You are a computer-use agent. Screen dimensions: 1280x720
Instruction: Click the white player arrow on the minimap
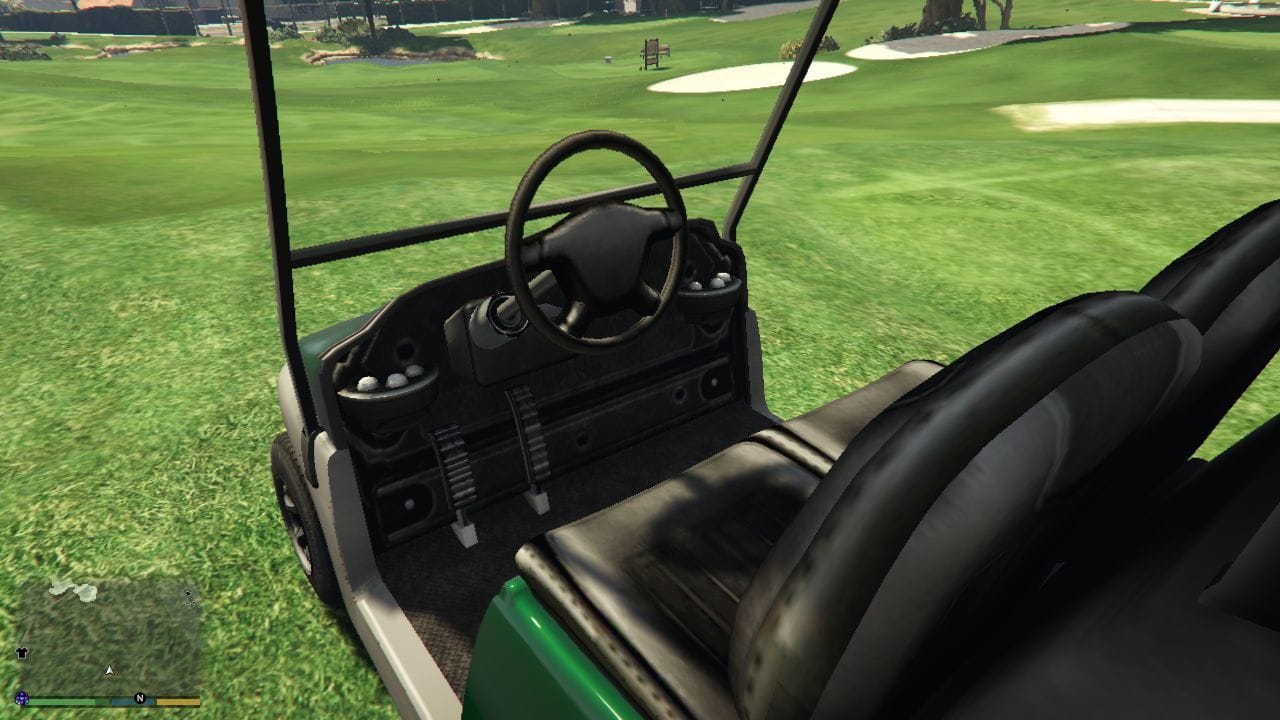[109, 671]
